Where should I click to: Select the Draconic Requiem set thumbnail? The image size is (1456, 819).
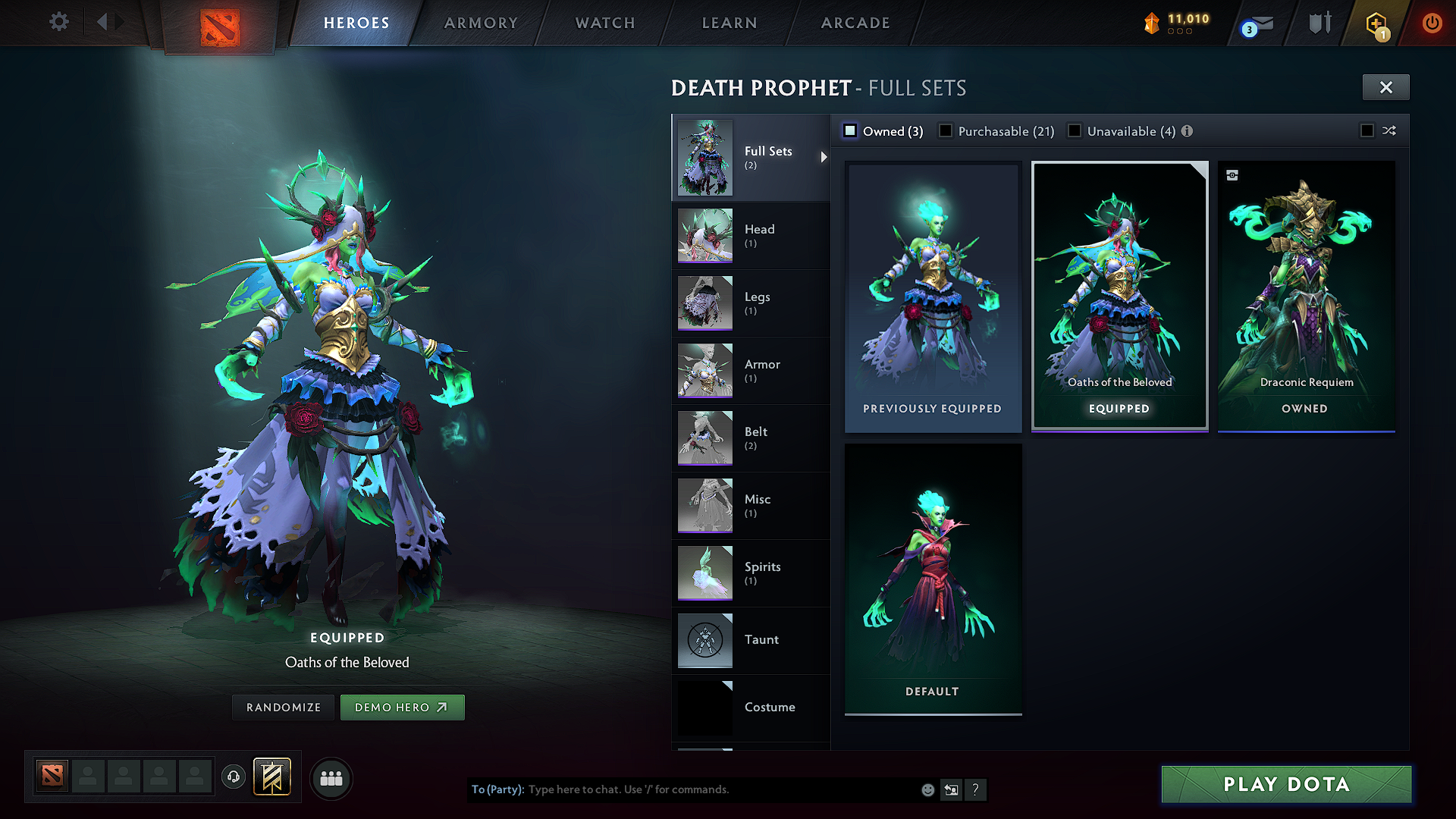(x=1305, y=296)
